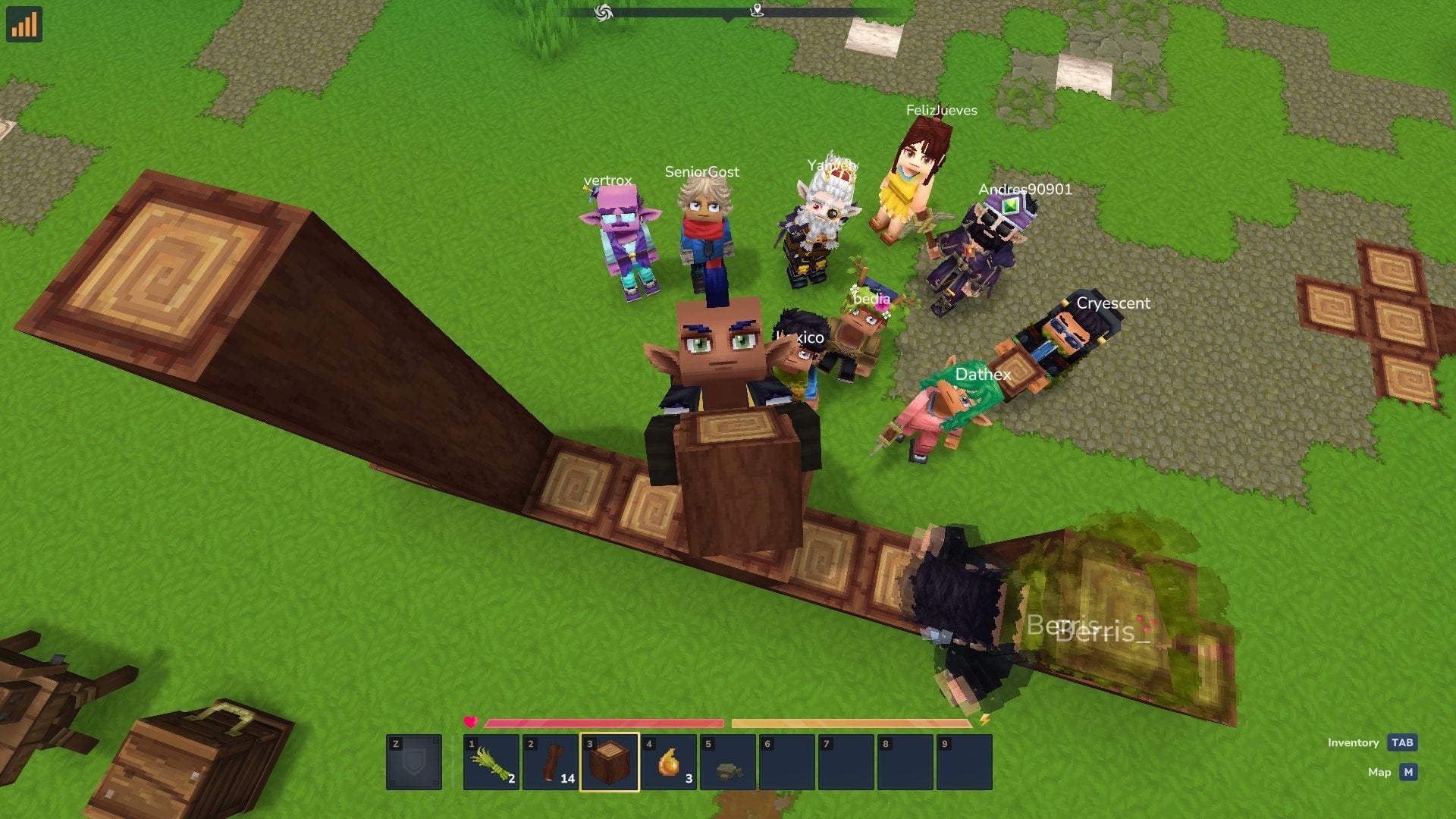Click the location pin marker on compass
The height and width of the screenshot is (819, 1456).
click(757, 10)
